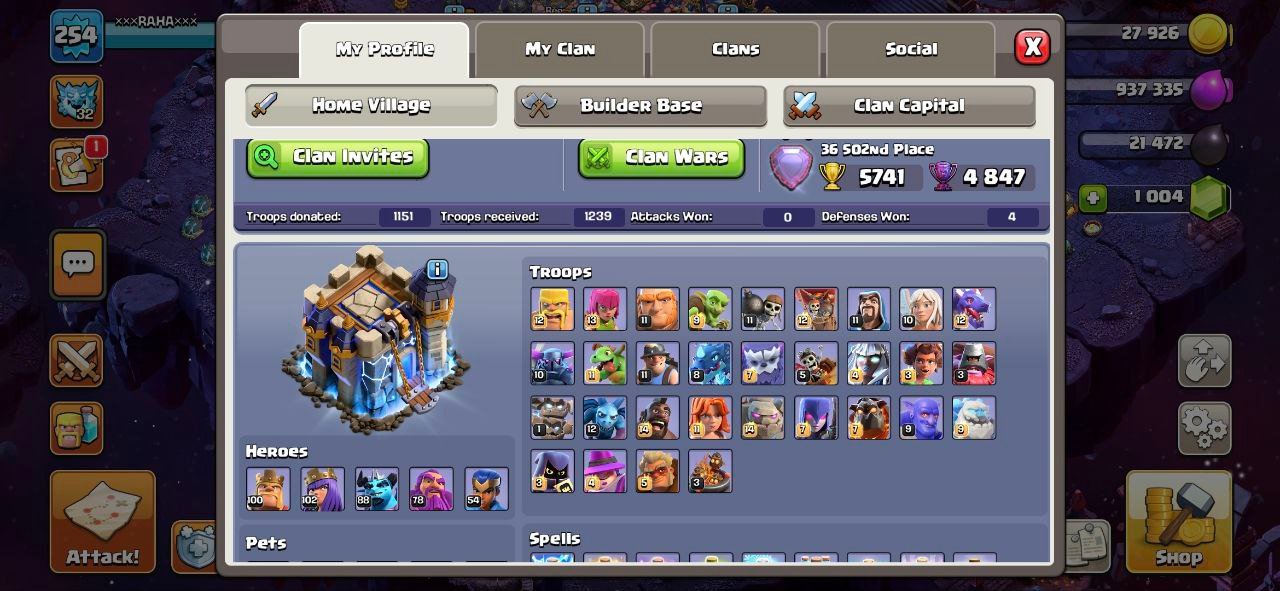Select the Archer Queen hero icon

(322, 489)
